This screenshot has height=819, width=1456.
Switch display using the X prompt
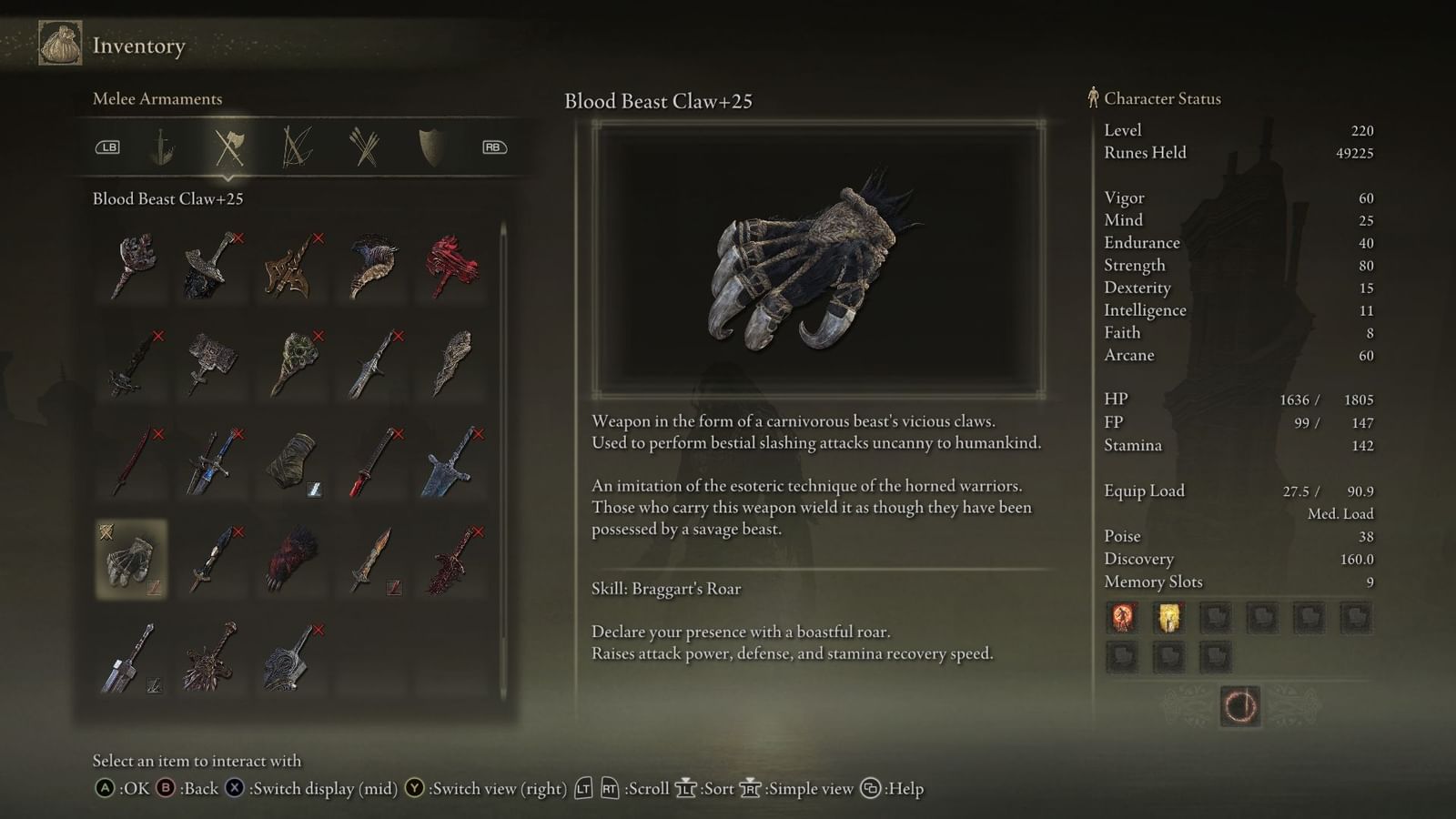pyautogui.click(x=237, y=789)
